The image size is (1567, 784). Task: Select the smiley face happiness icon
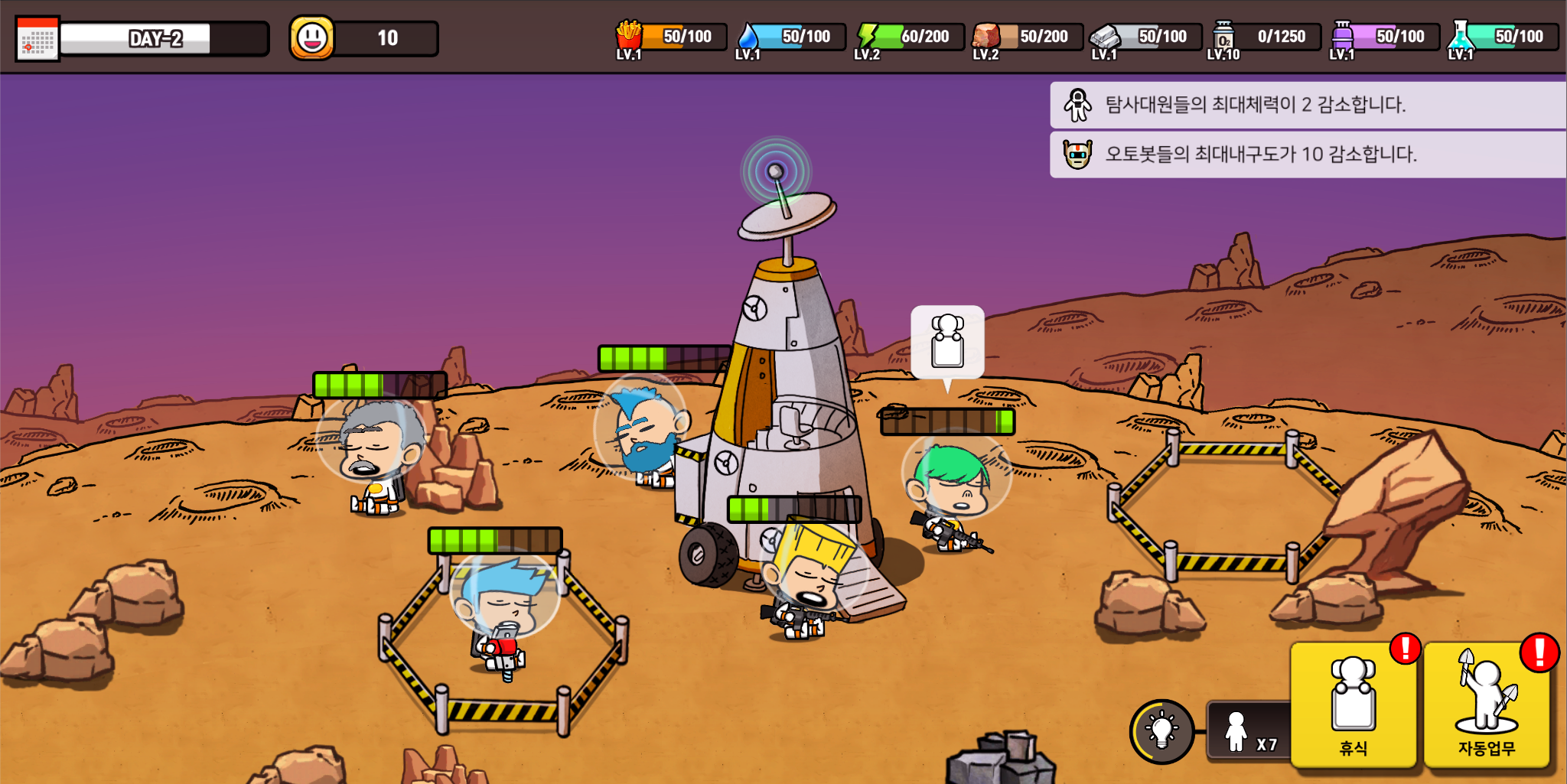click(312, 37)
